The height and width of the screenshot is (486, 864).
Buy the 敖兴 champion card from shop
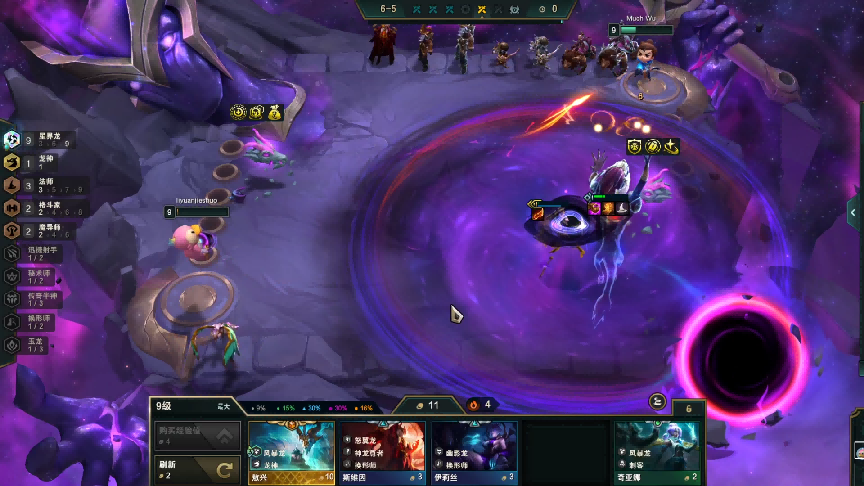coord(292,452)
